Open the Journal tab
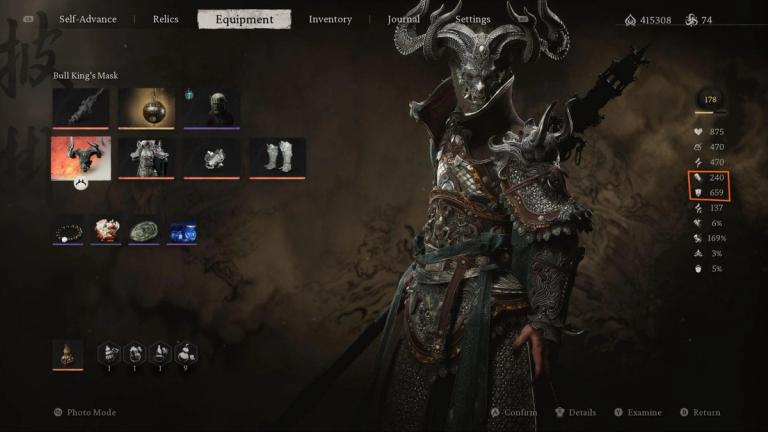Viewport: 768px width, 432px height. [404, 19]
